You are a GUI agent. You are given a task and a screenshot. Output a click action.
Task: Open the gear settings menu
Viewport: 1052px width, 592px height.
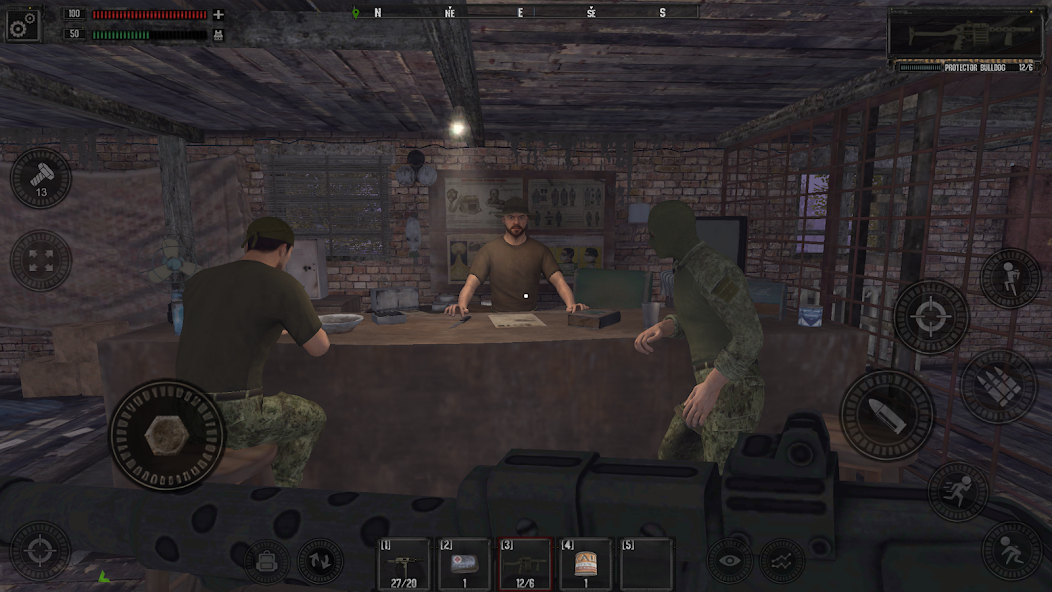[x=22, y=25]
